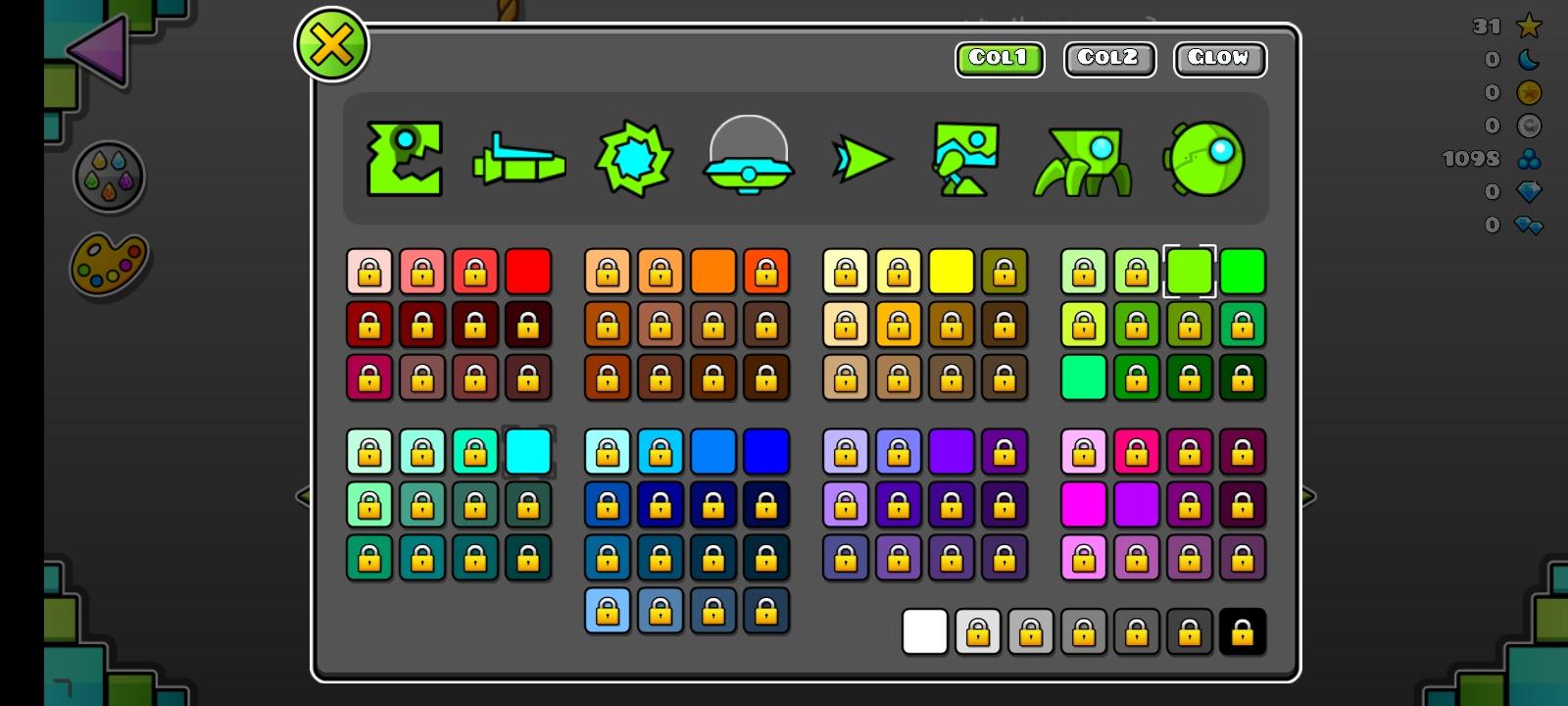This screenshot has height=706, width=1568.
Task: Select the white color swatch at bottom
Action: click(x=925, y=632)
